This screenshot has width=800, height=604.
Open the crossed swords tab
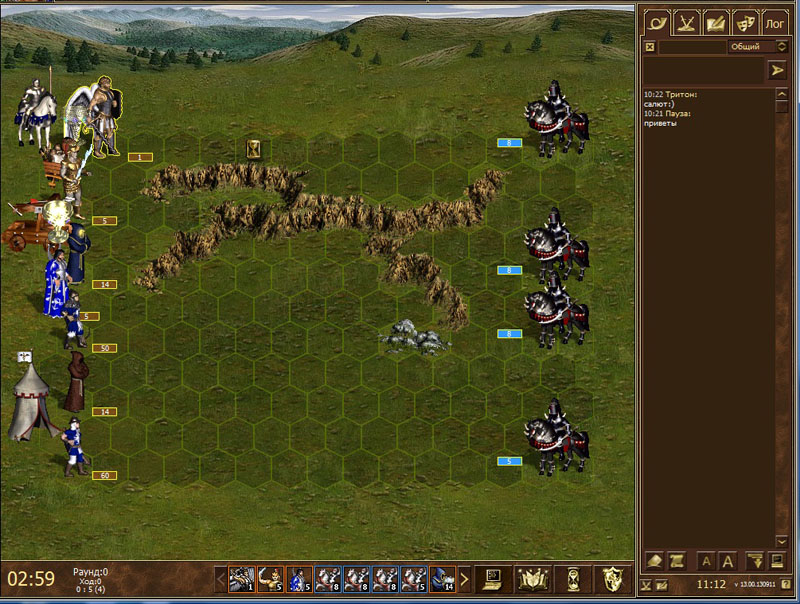point(685,20)
